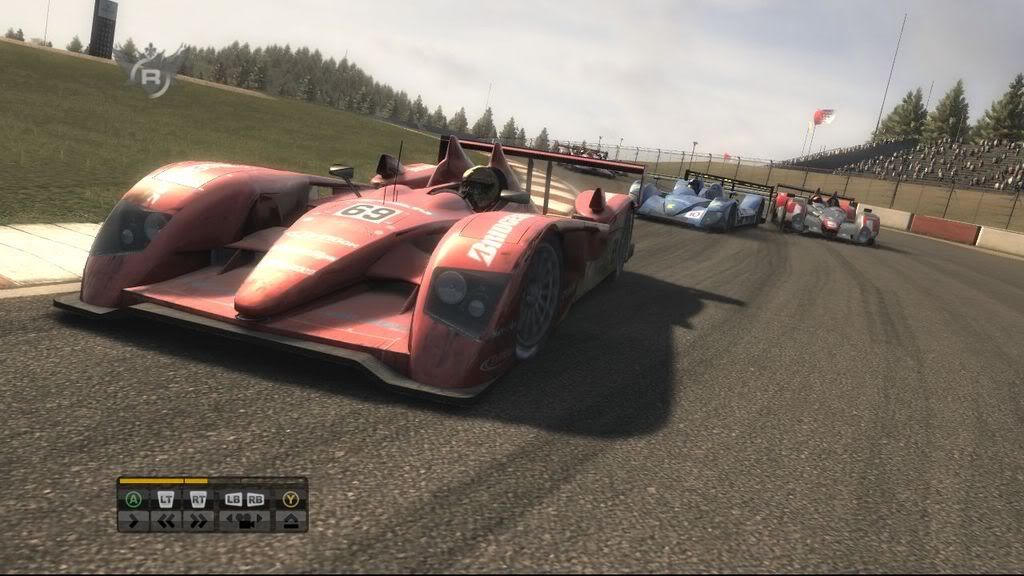Fast-forward the replay with the double-right arrows
Image resolution: width=1024 pixels, height=576 pixels.
pos(198,520)
